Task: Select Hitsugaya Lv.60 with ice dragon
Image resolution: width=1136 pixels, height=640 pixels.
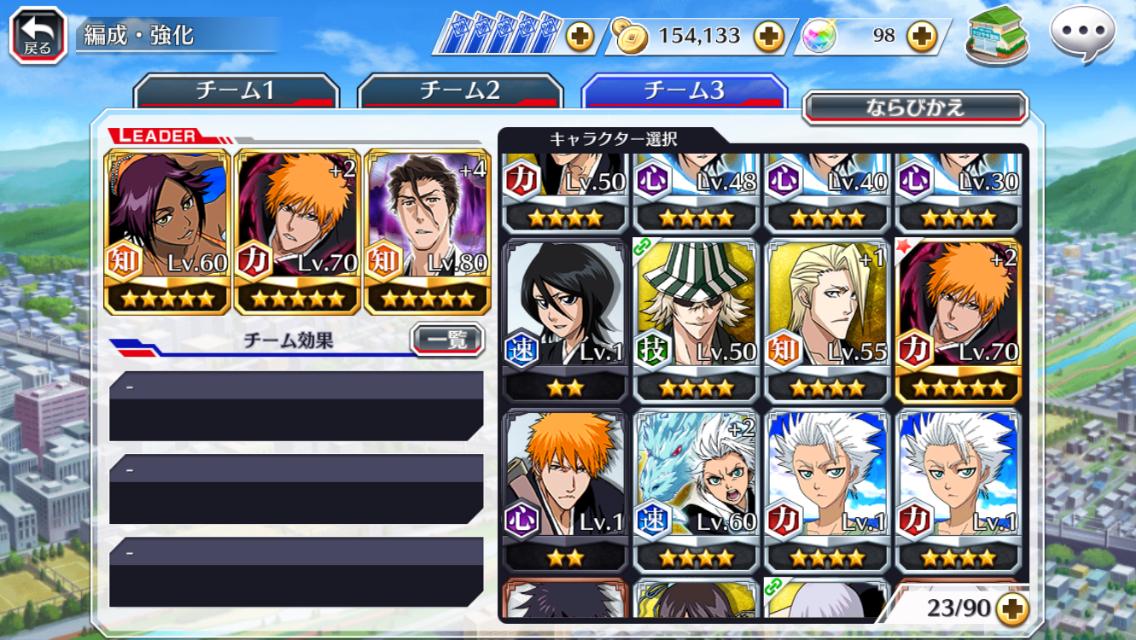Action: coord(696,490)
